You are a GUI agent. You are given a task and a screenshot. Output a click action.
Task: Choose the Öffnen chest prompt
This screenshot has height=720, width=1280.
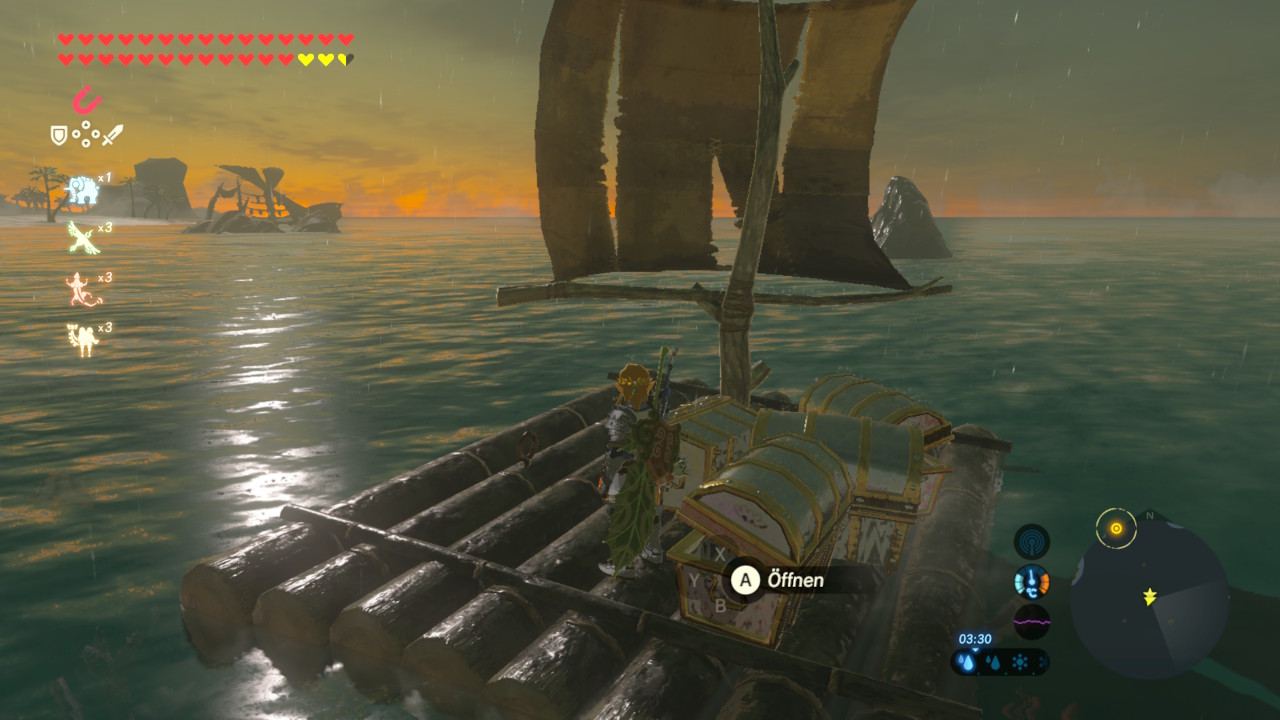pos(779,580)
